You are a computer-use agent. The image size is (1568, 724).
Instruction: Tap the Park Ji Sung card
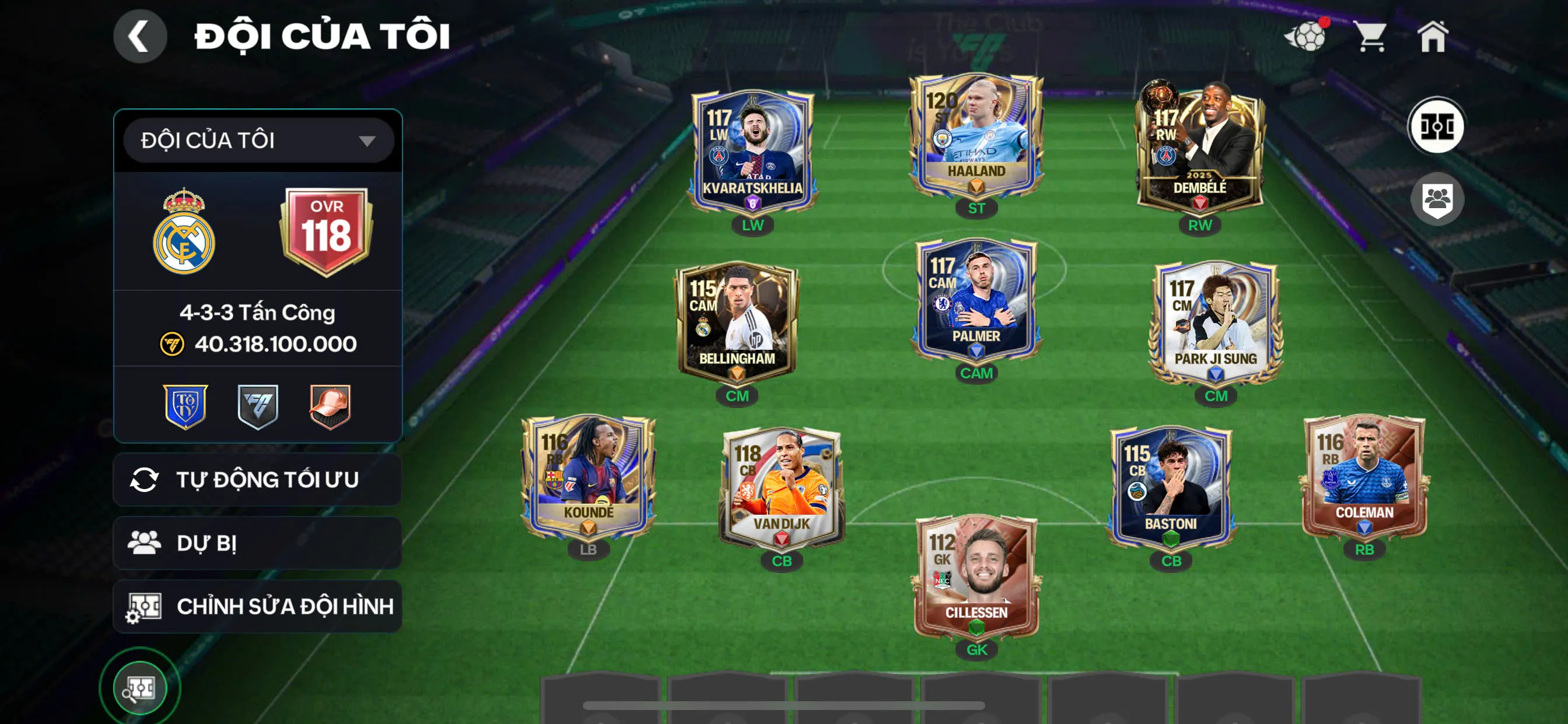pyautogui.click(x=1215, y=322)
